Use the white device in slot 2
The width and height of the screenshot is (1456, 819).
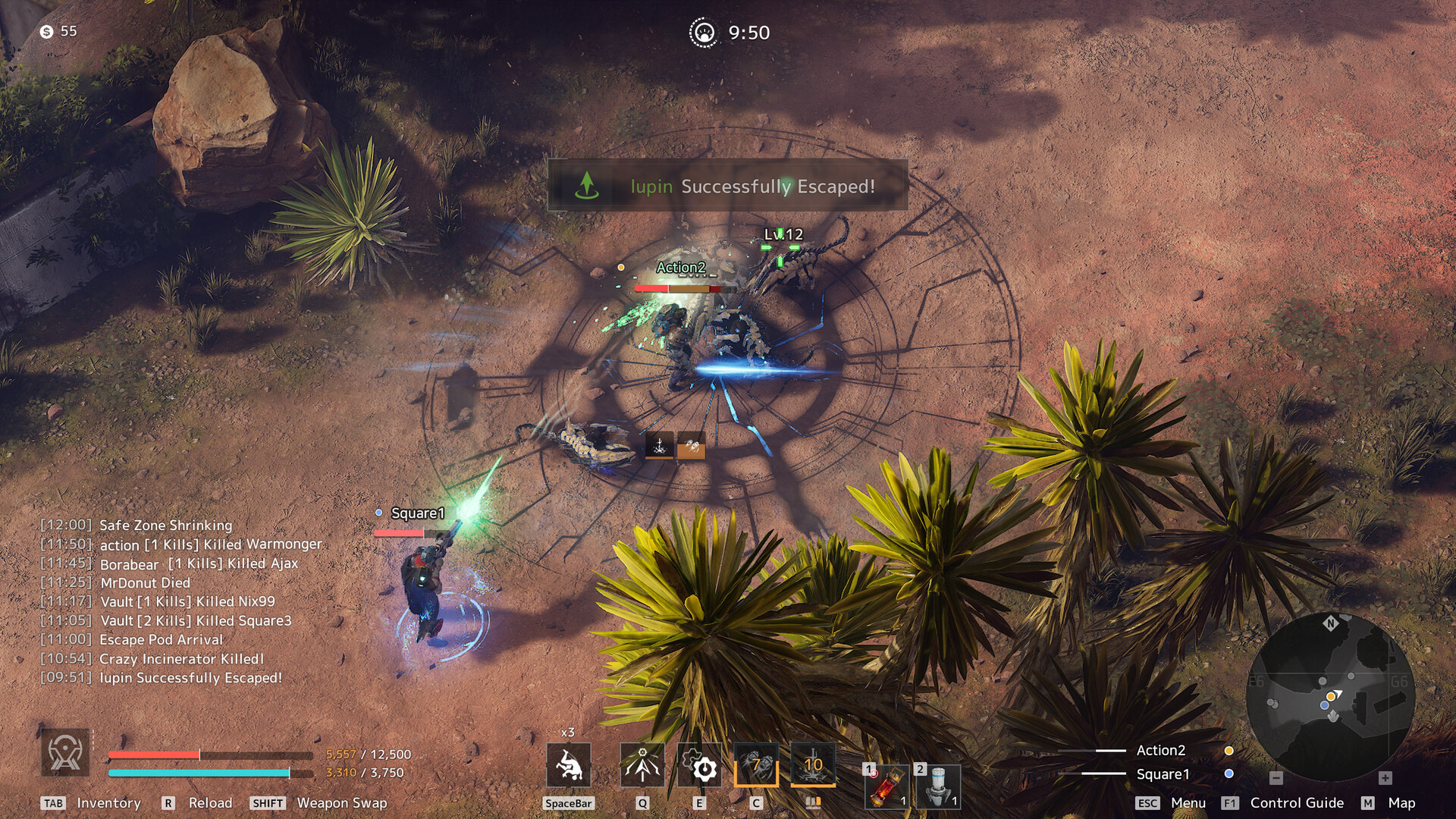coord(938,786)
